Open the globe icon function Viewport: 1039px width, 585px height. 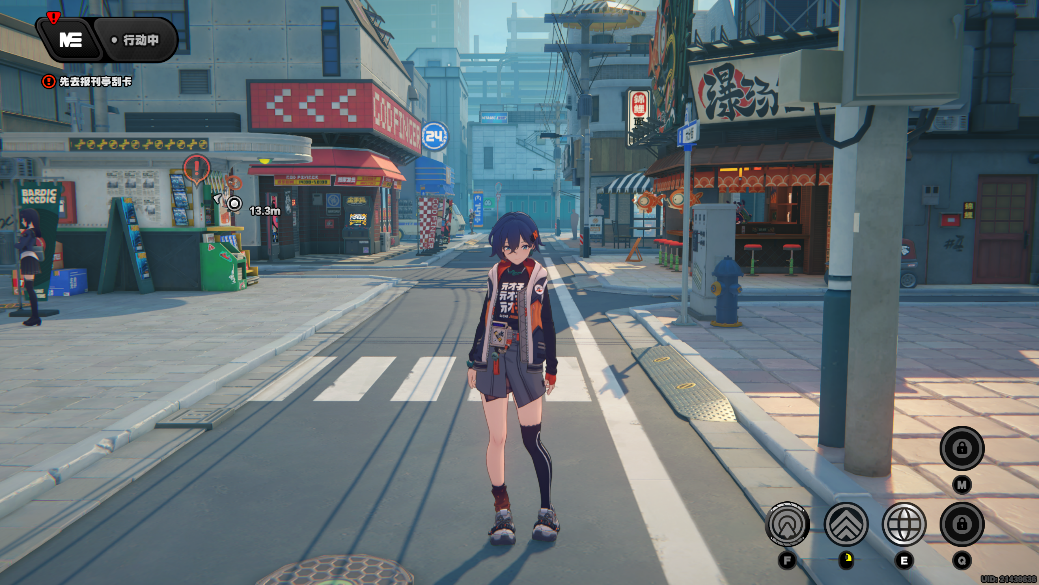[904, 524]
